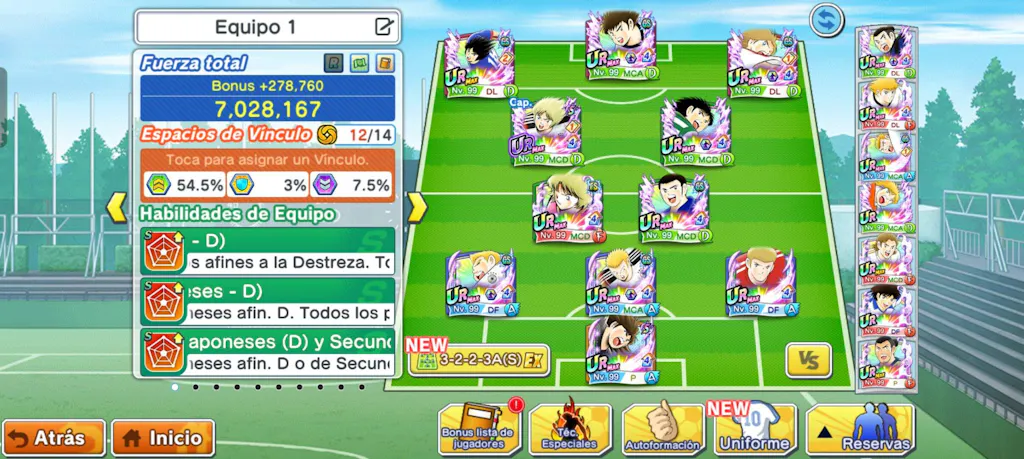Tap the VS button

(808, 360)
